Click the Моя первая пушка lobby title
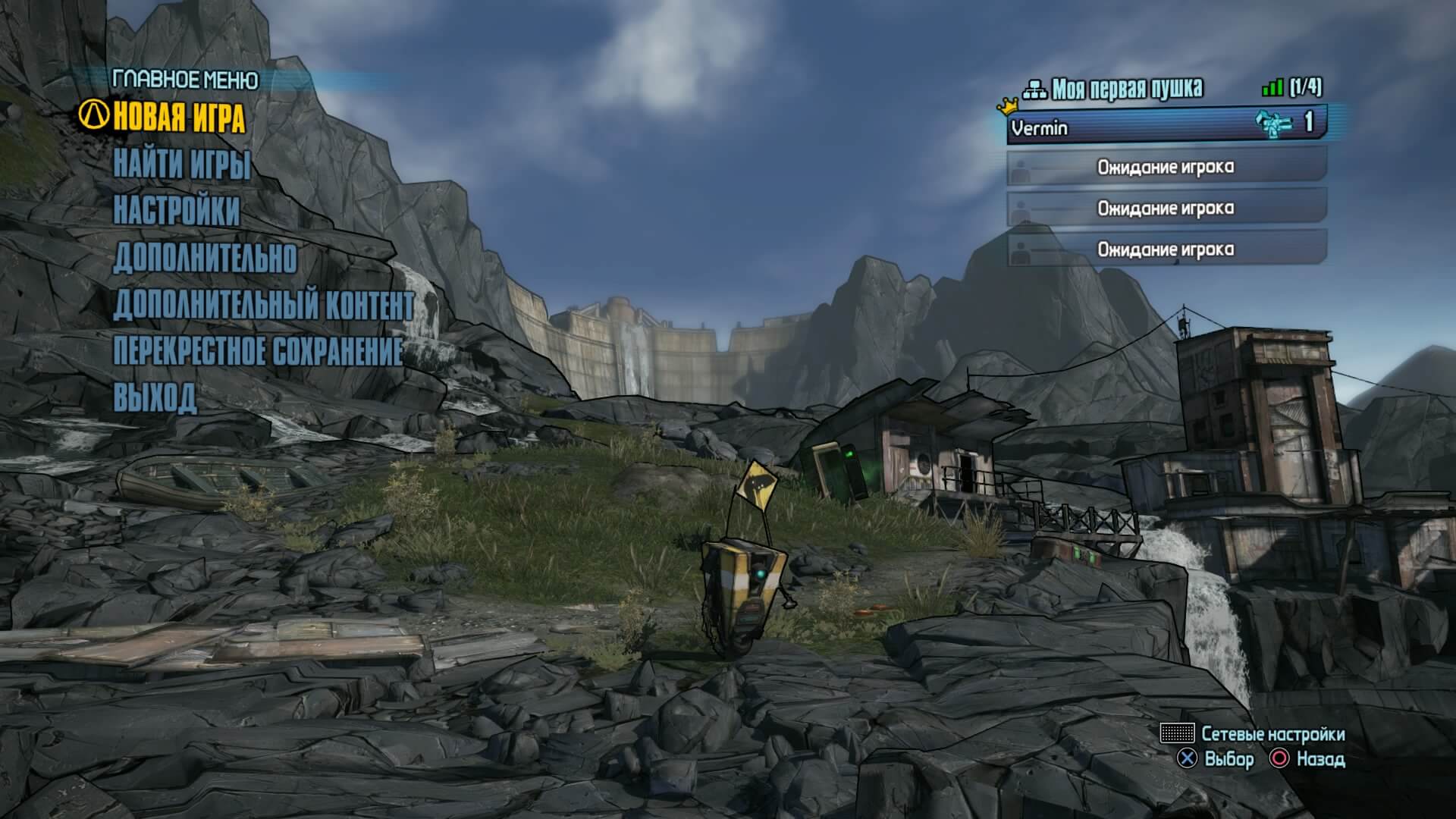 point(1127,89)
